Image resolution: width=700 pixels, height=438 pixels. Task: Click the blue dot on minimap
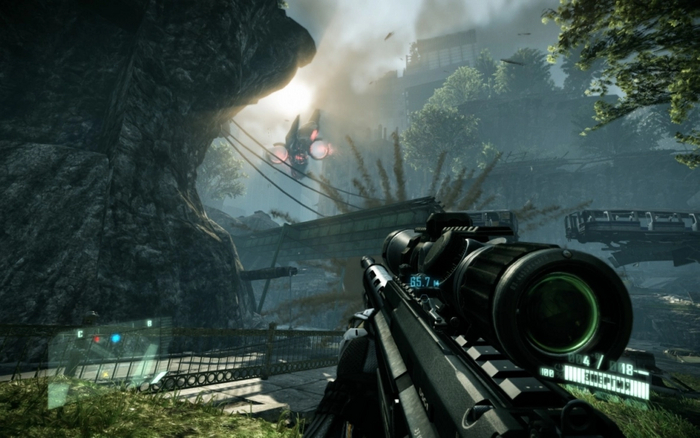click(x=116, y=338)
